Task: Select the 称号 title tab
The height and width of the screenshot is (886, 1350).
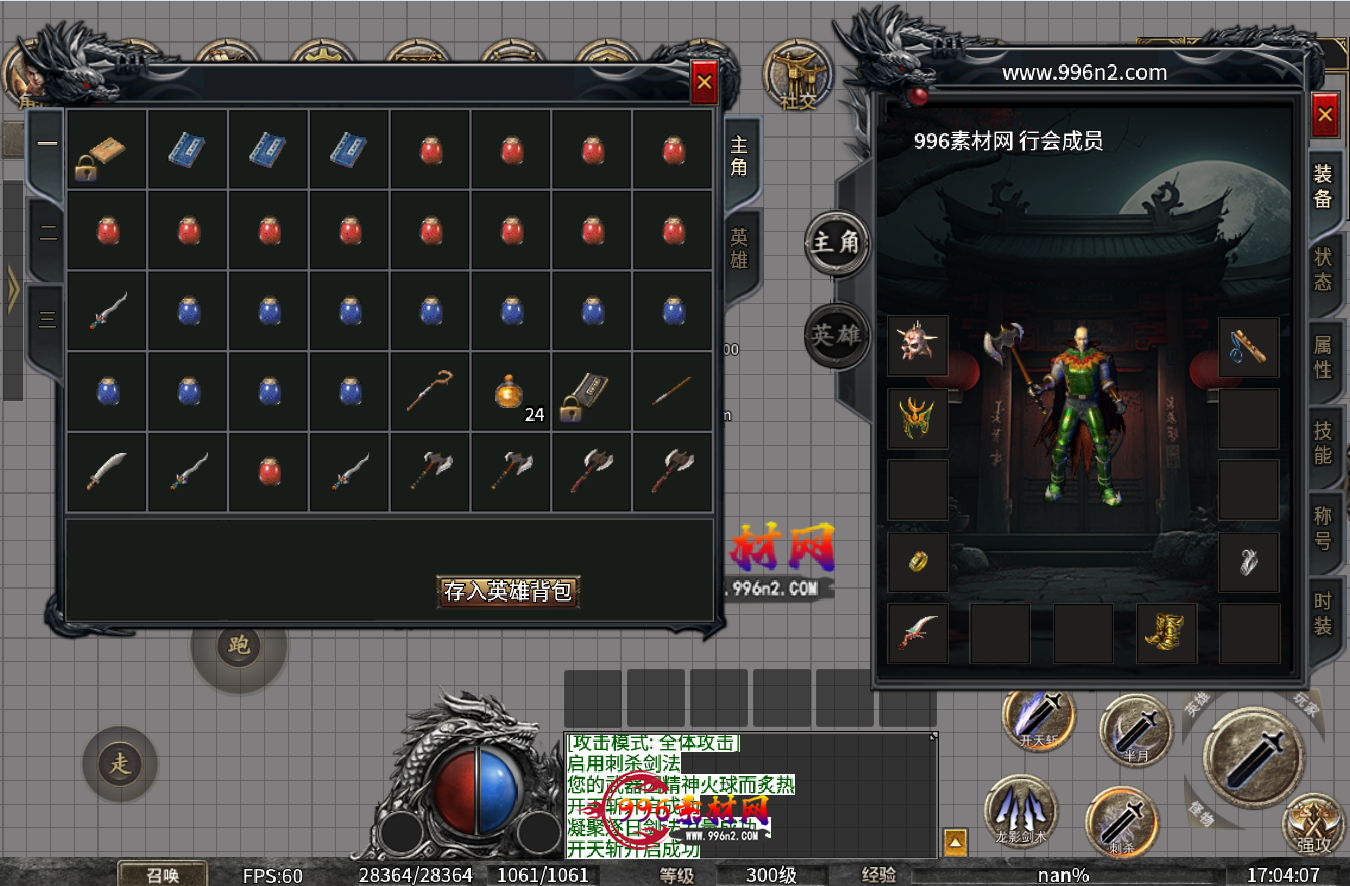Action: tap(1323, 529)
